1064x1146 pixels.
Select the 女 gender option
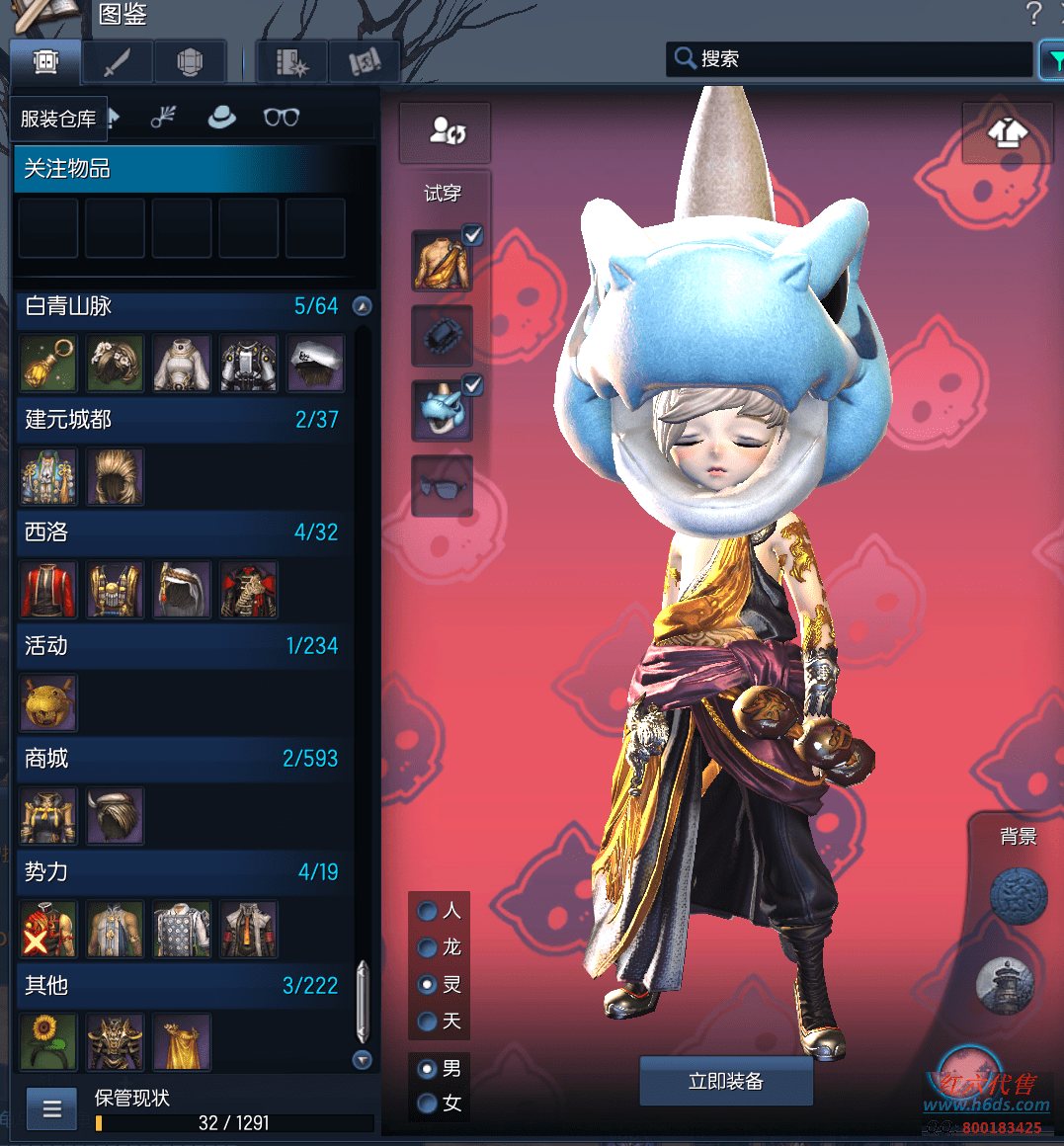click(429, 1103)
